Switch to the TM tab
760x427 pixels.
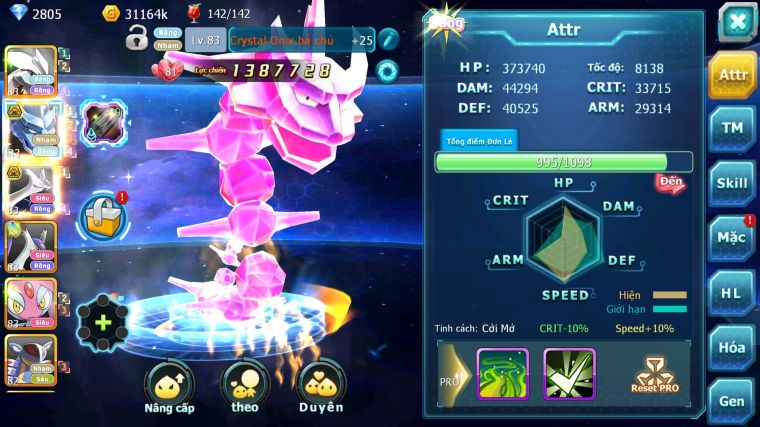pyautogui.click(x=732, y=128)
